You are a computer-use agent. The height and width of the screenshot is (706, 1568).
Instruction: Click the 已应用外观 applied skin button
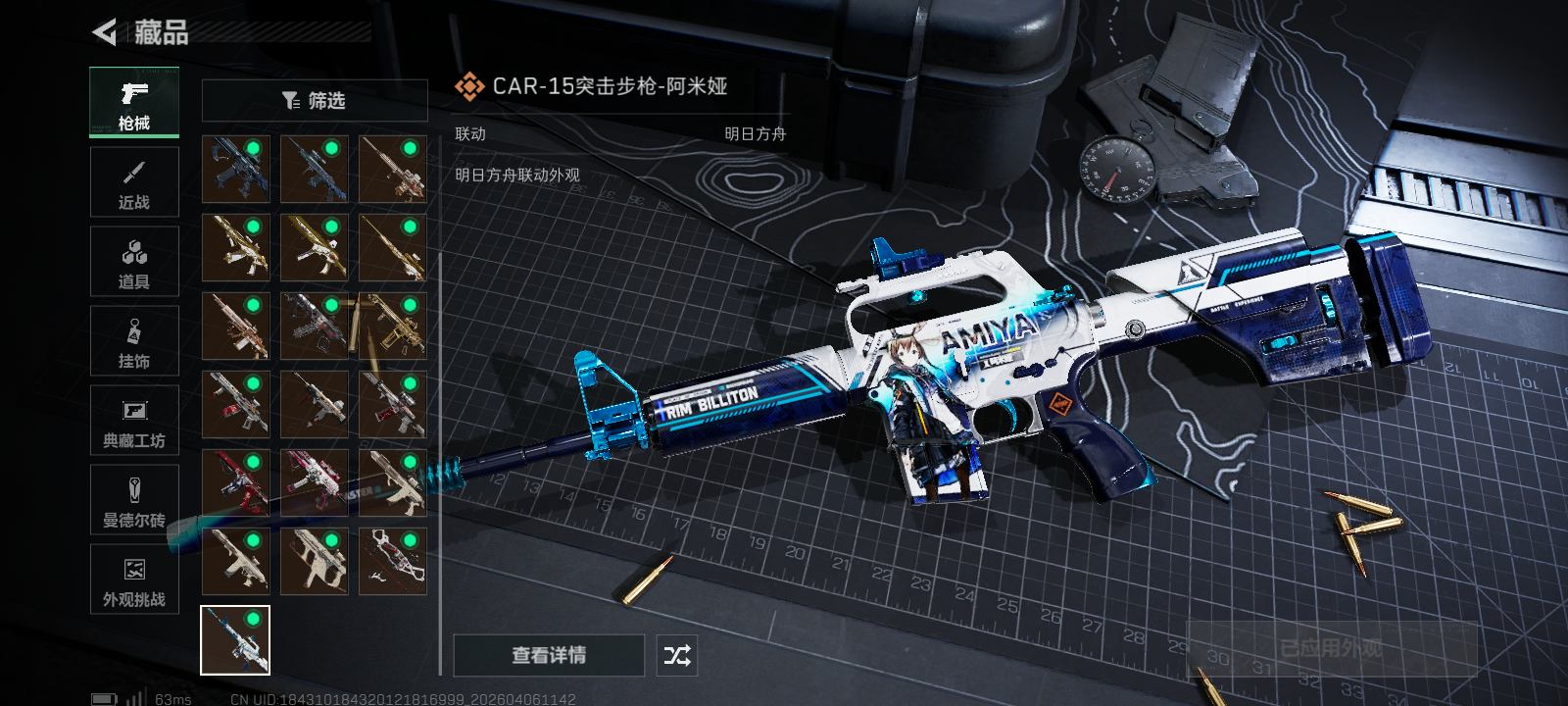click(x=1331, y=649)
